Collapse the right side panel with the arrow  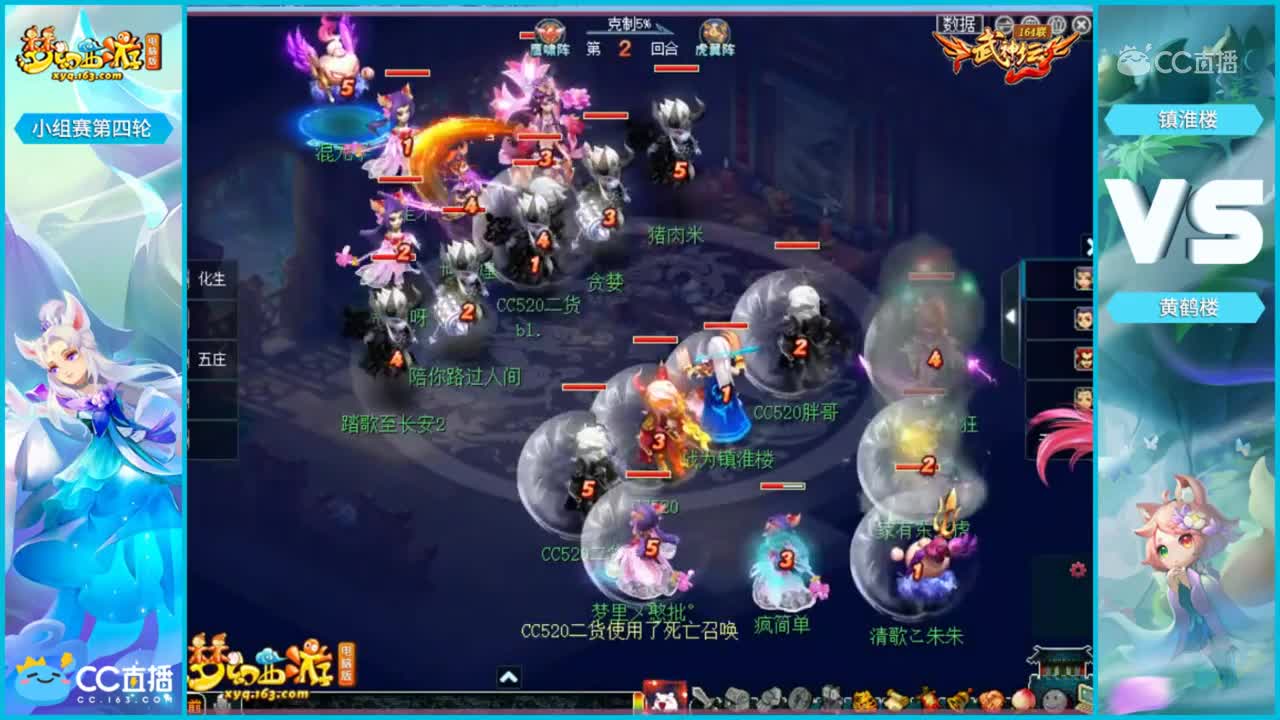tap(1090, 246)
